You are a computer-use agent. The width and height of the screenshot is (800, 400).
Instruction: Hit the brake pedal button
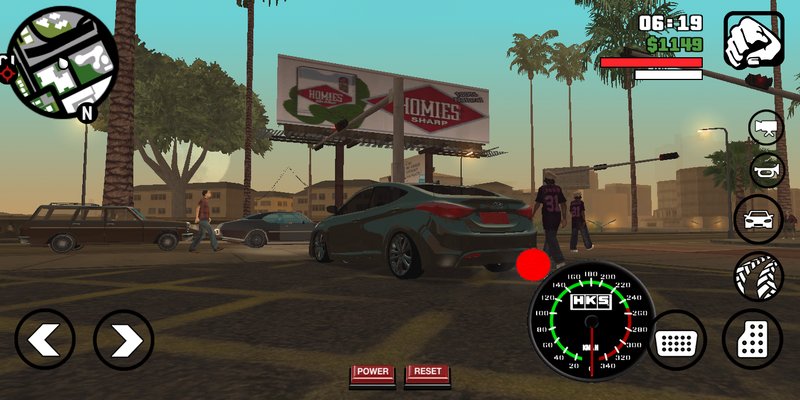pos(677,340)
